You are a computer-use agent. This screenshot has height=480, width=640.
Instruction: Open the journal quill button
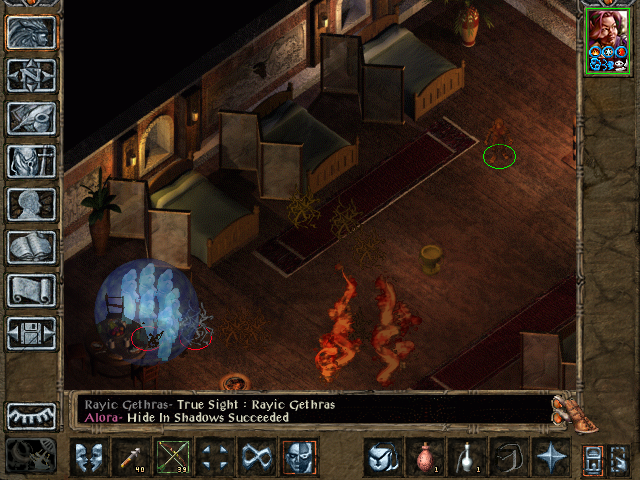tap(31, 117)
